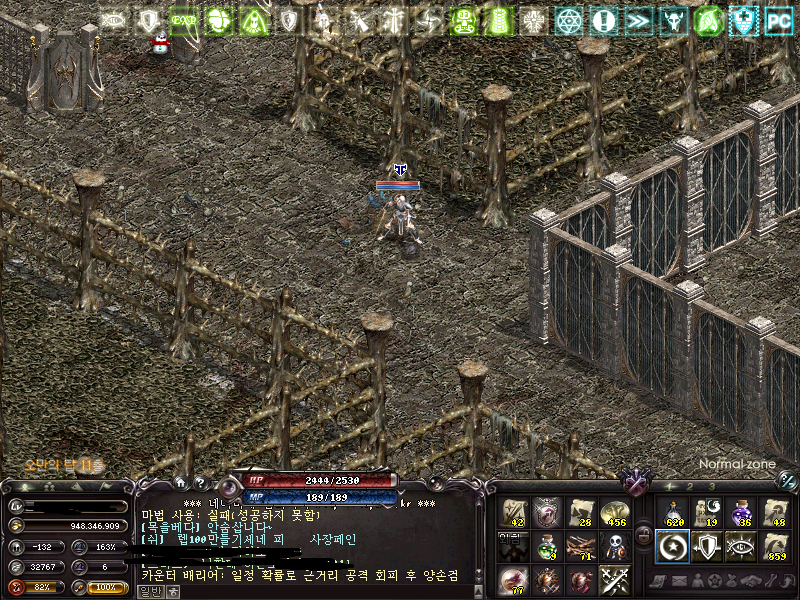The image size is (800, 600).
Task: Activate the crossed swords skill
Action: [614, 580]
